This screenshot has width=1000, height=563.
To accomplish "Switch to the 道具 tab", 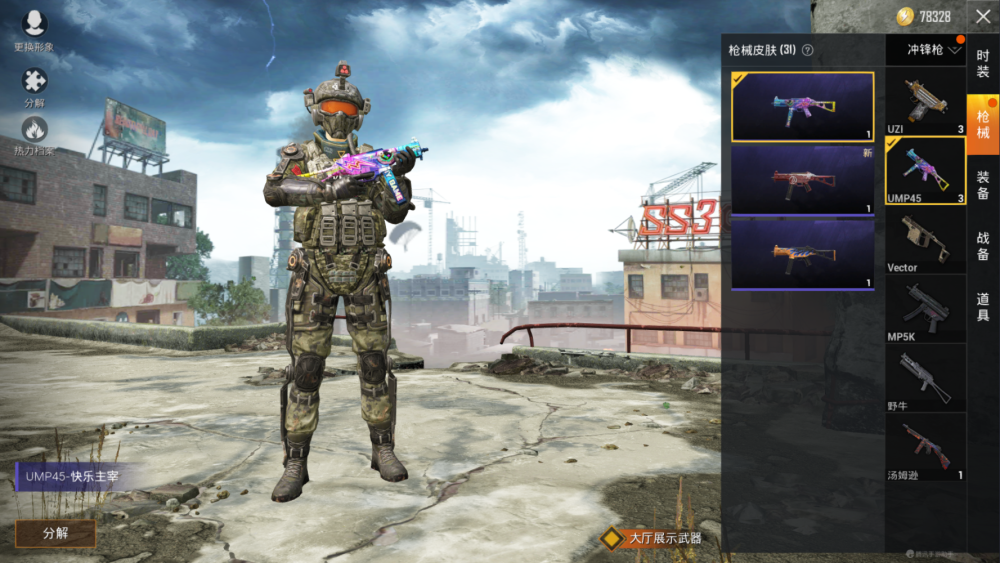I will click(983, 305).
